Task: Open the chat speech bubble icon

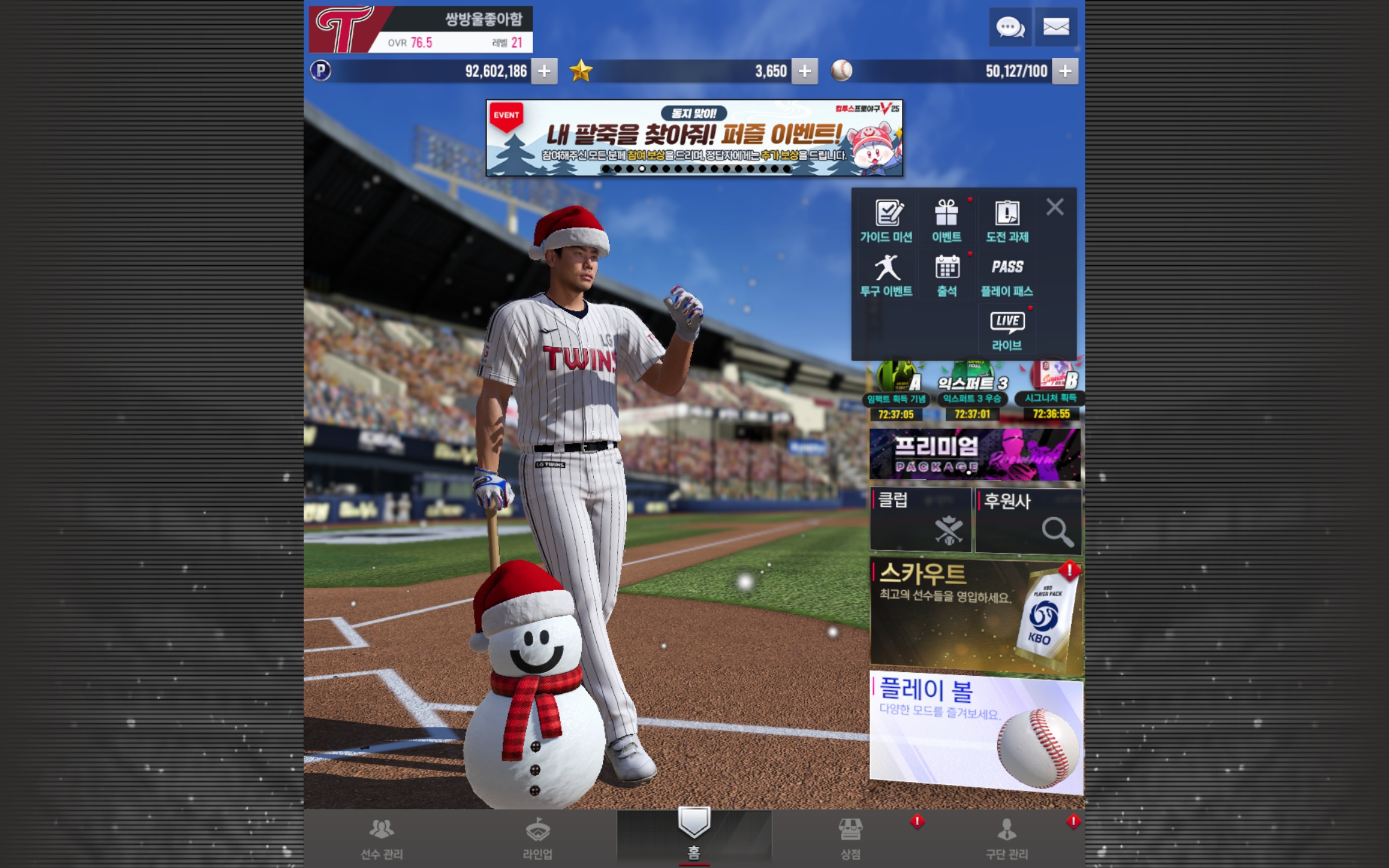Action: coord(1010,27)
